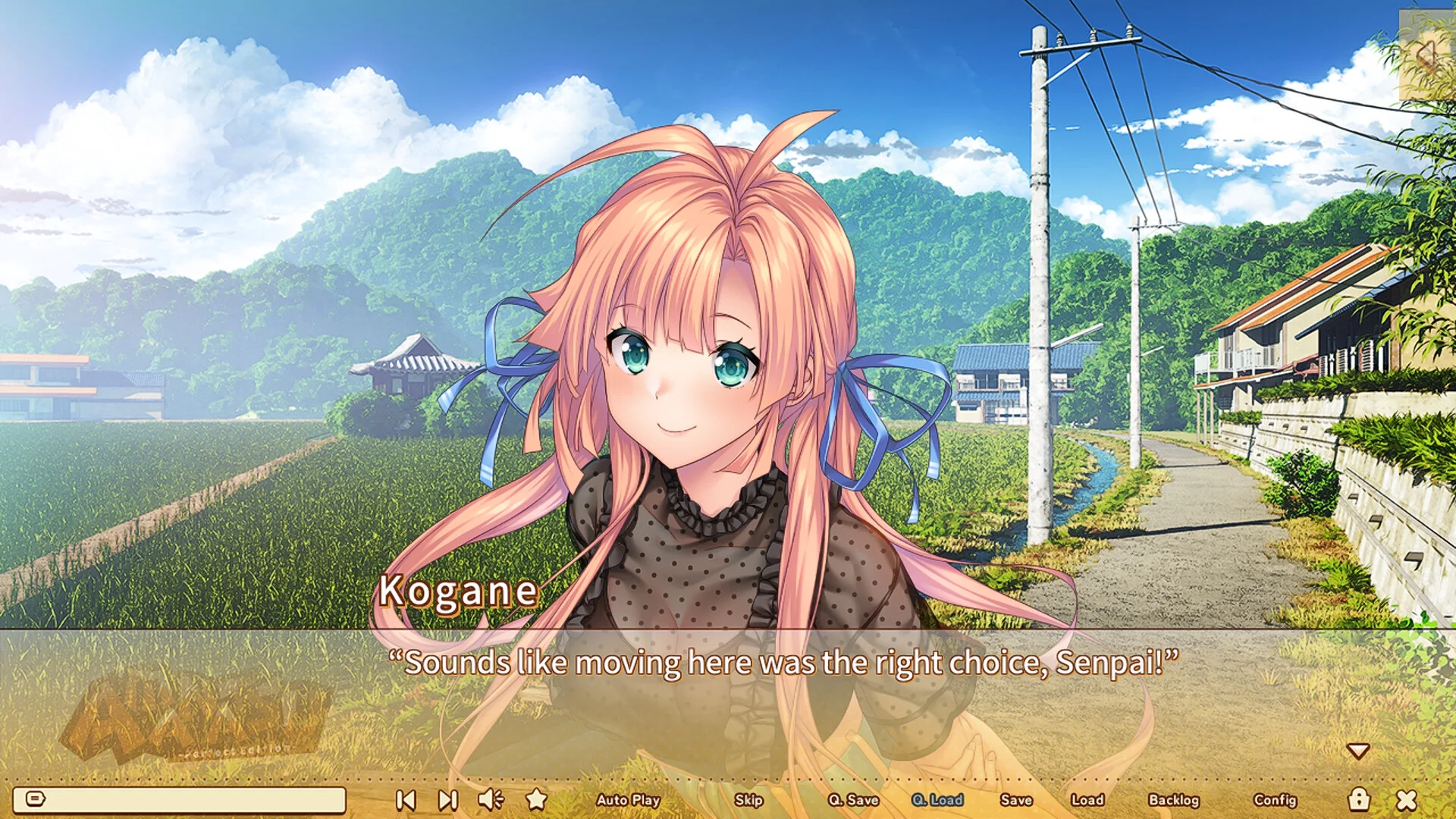
Task: Quick save with Q. Save
Action: [853, 800]
